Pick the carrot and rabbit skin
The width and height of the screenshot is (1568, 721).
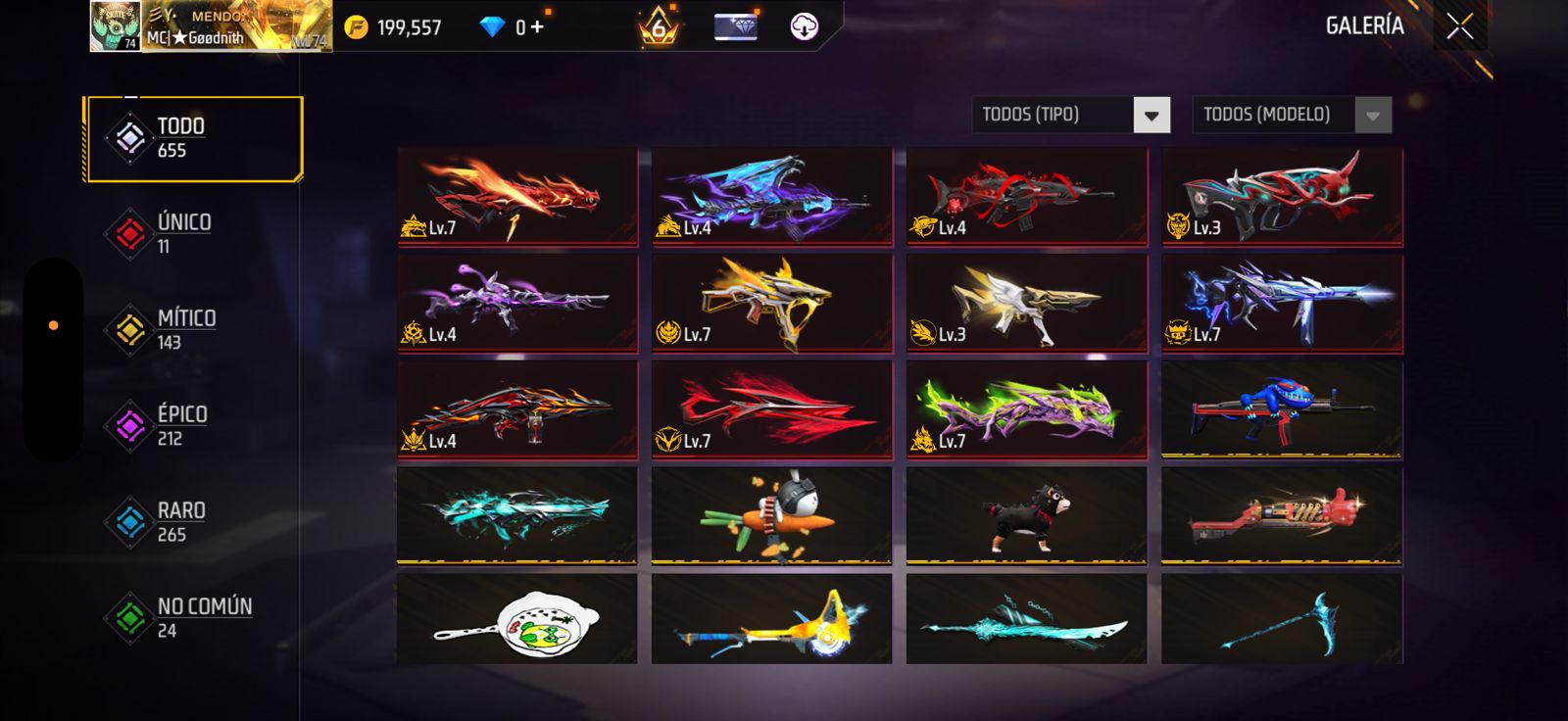click(x=771, y=515)
